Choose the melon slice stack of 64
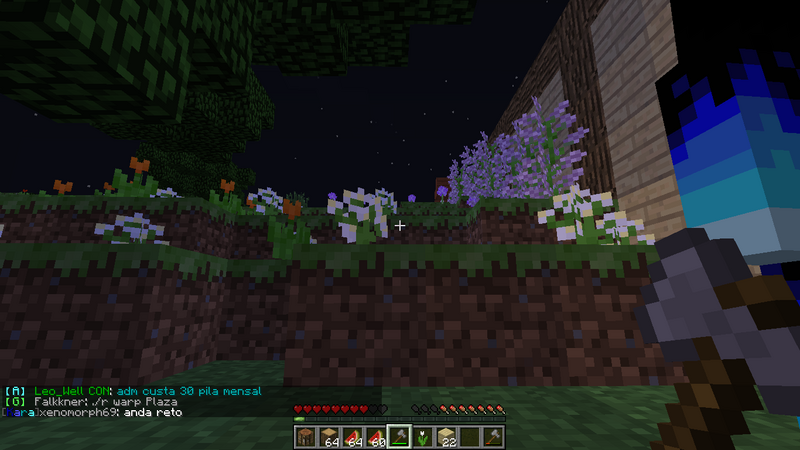The image size is (800, 450). [x=352, y=436]
